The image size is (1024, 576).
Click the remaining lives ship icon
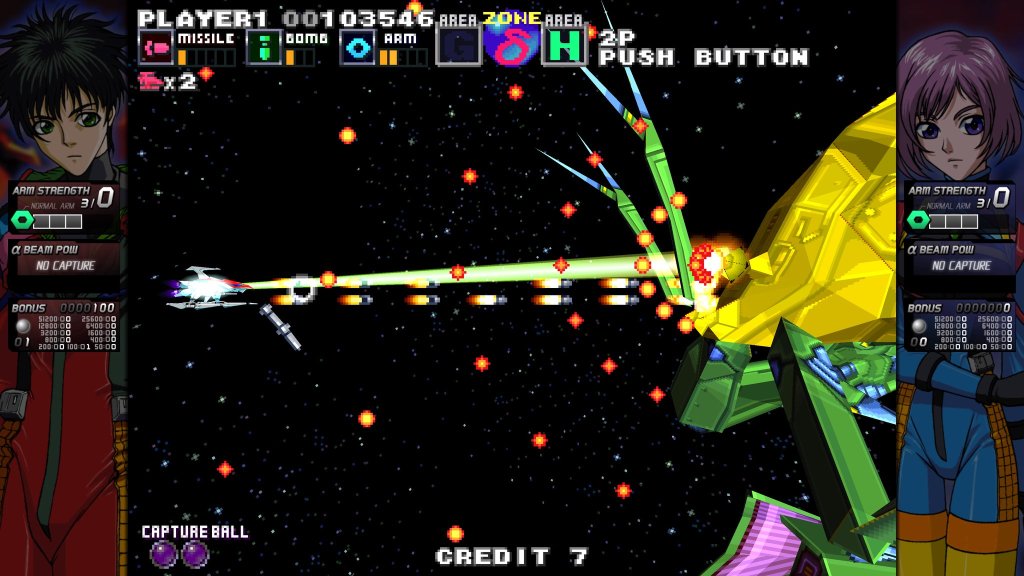click(152, 82)
